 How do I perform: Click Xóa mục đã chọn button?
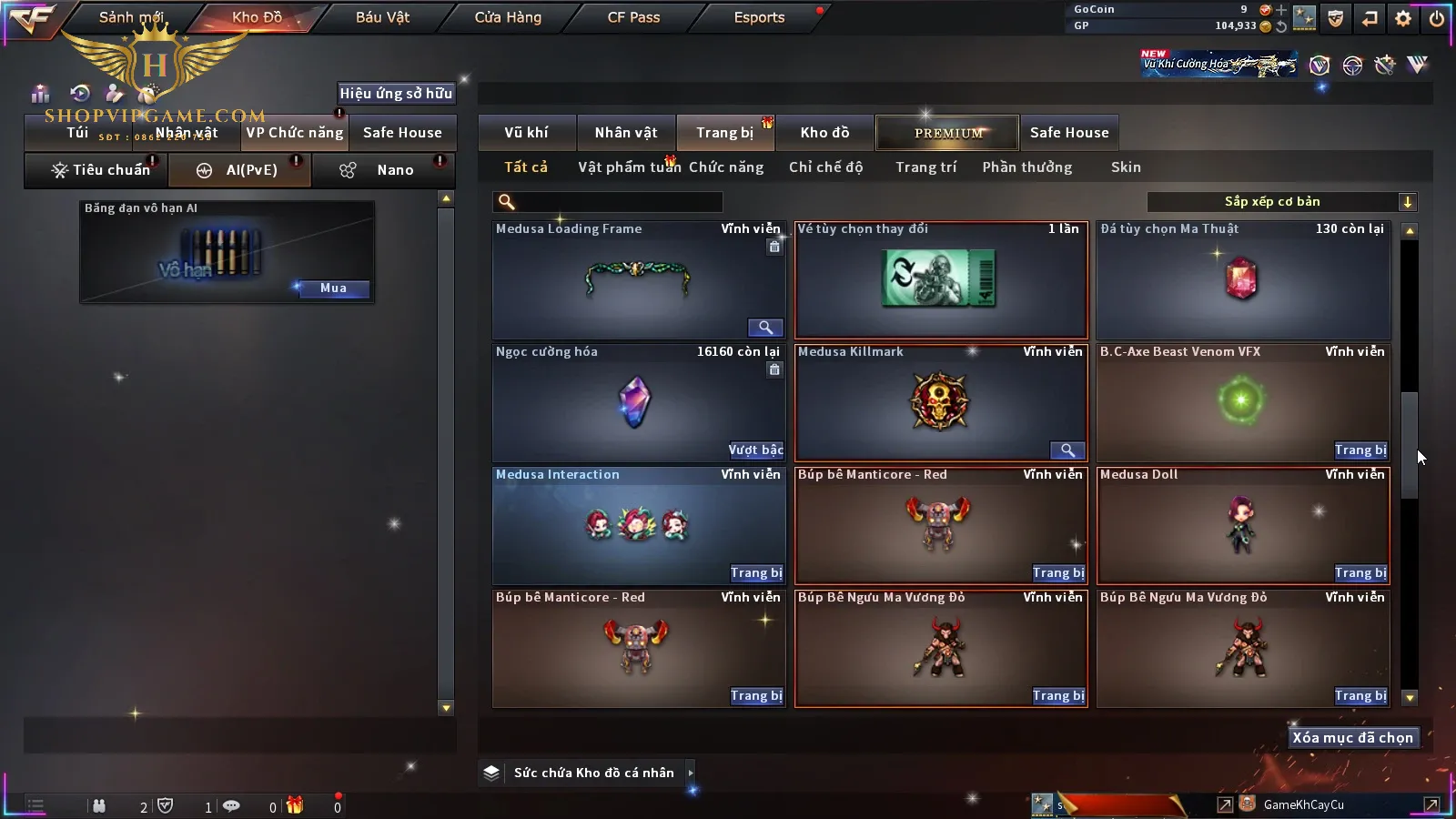click(1352, 738)
